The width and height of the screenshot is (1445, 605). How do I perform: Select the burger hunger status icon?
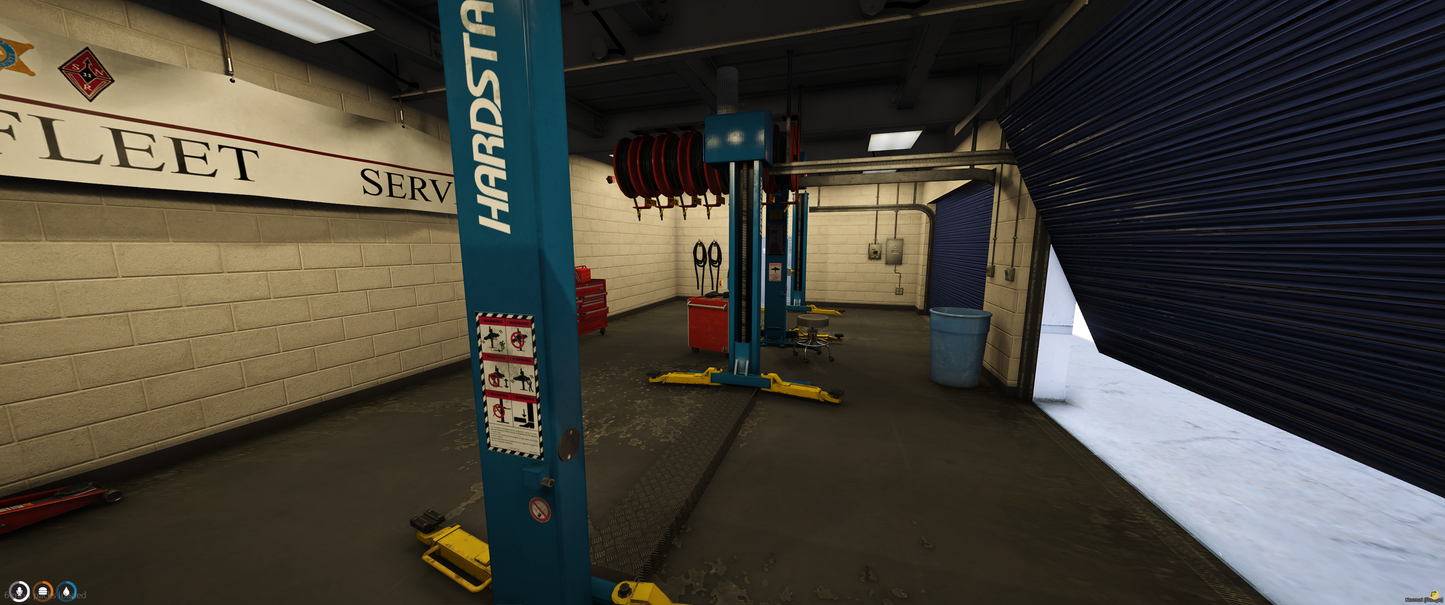click(x=43, y=591)
